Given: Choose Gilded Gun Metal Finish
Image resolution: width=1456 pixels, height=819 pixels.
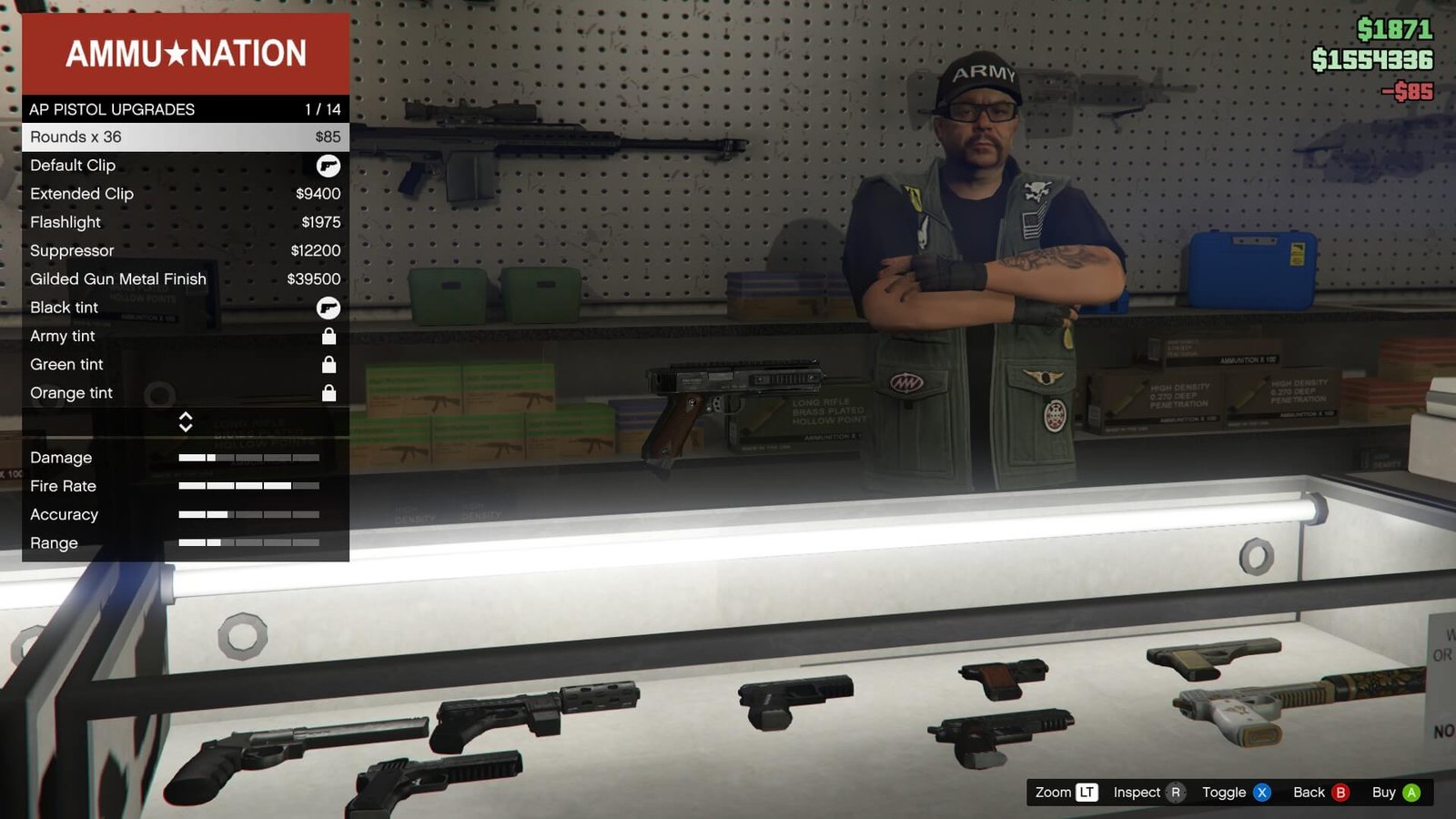Looking at the screenshot, I should (185, 279).
